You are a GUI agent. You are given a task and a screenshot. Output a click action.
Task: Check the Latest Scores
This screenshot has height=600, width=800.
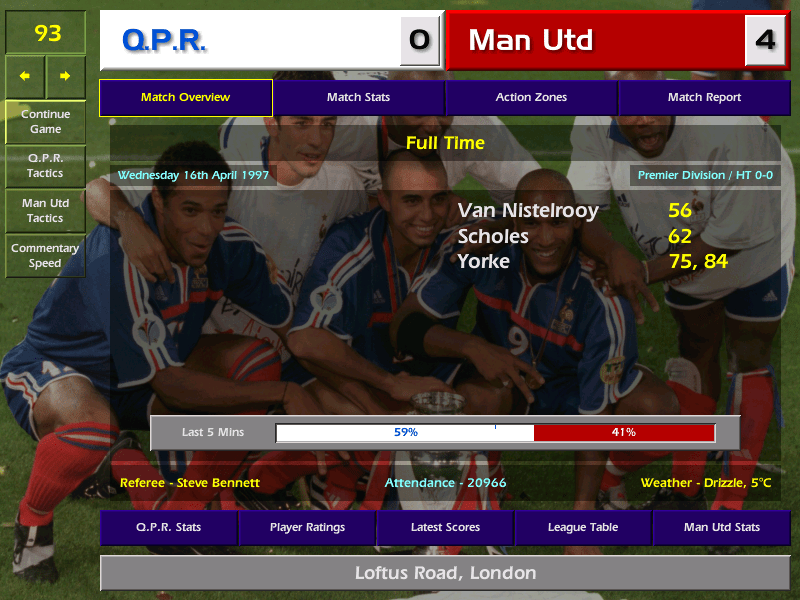pyautogui.click(x=445, y=527)
